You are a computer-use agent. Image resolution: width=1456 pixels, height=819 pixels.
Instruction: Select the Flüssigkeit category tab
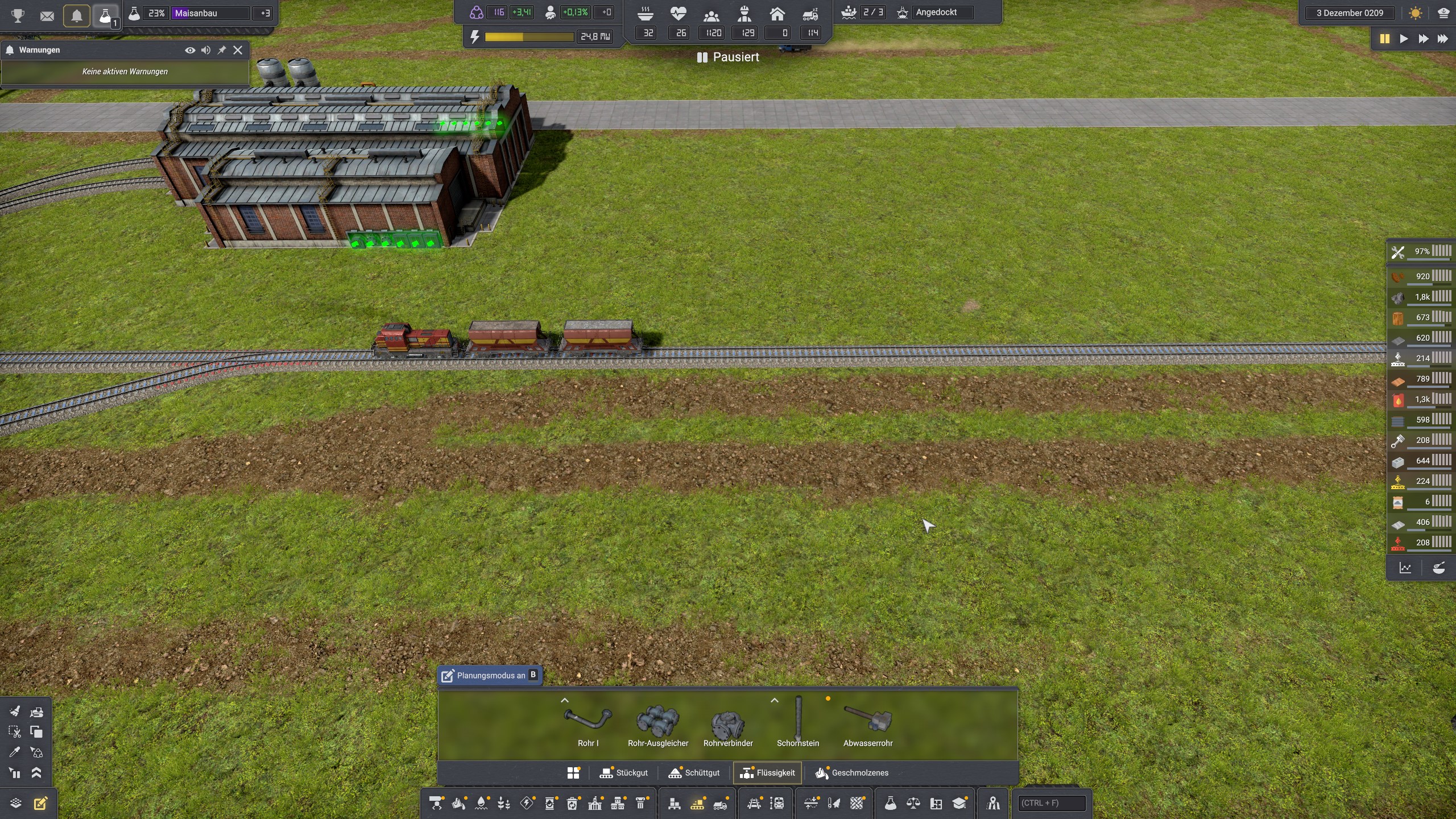767,773
